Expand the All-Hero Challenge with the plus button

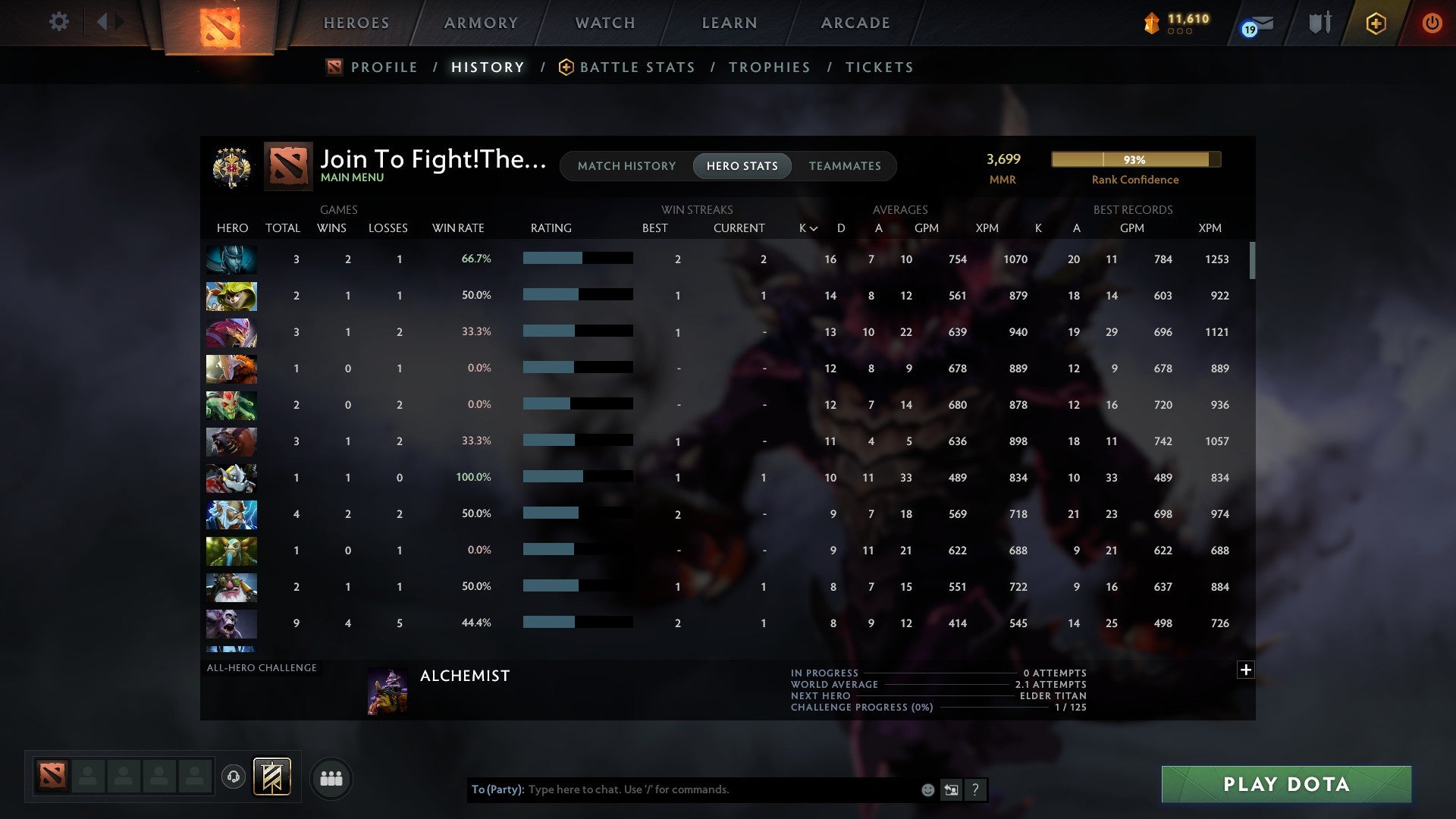[x=1245, y=670]
